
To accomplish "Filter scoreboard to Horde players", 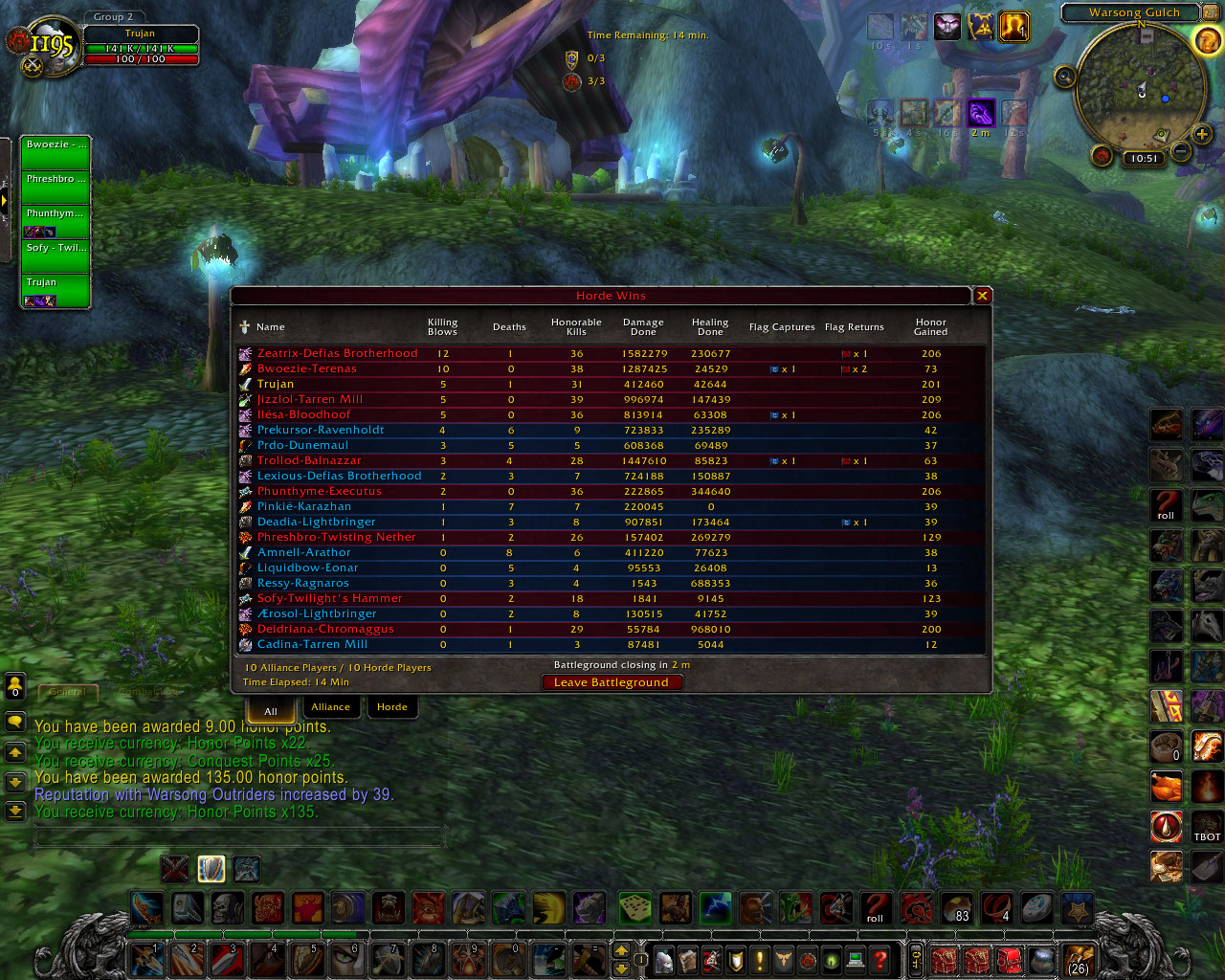I will 392,706.
